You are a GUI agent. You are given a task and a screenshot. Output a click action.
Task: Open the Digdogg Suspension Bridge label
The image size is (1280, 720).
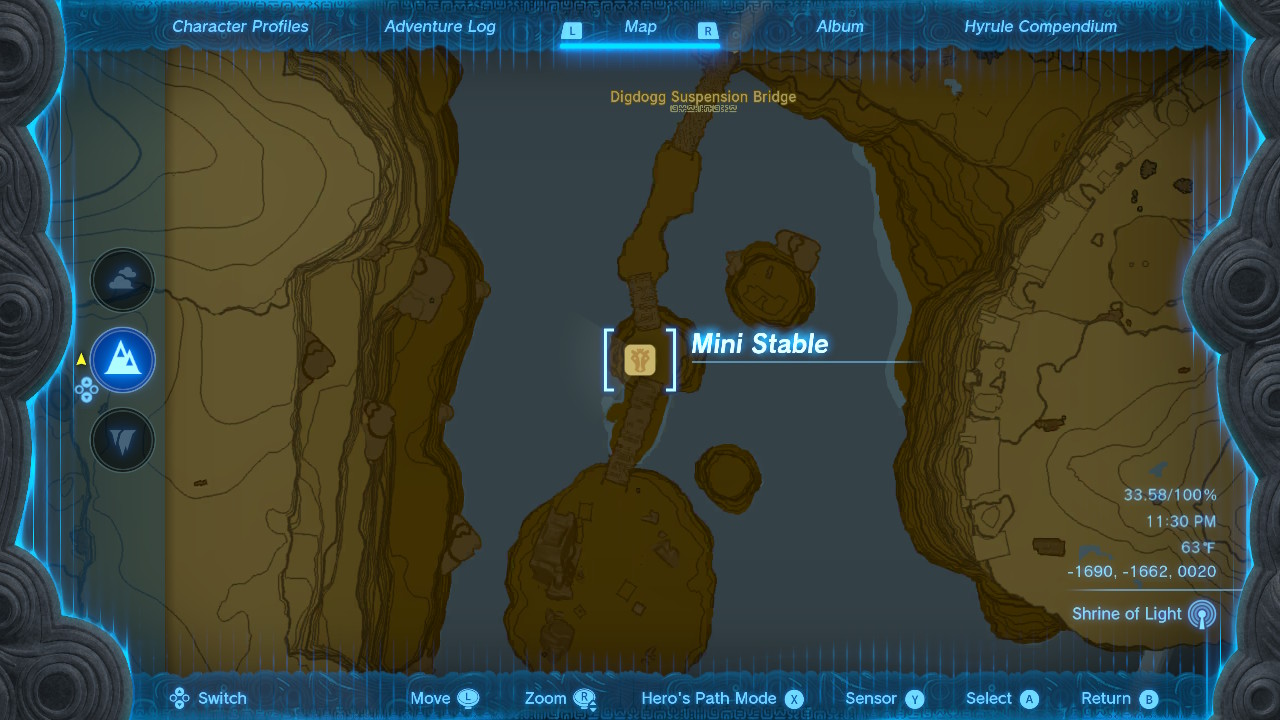[x=703, y=97]
